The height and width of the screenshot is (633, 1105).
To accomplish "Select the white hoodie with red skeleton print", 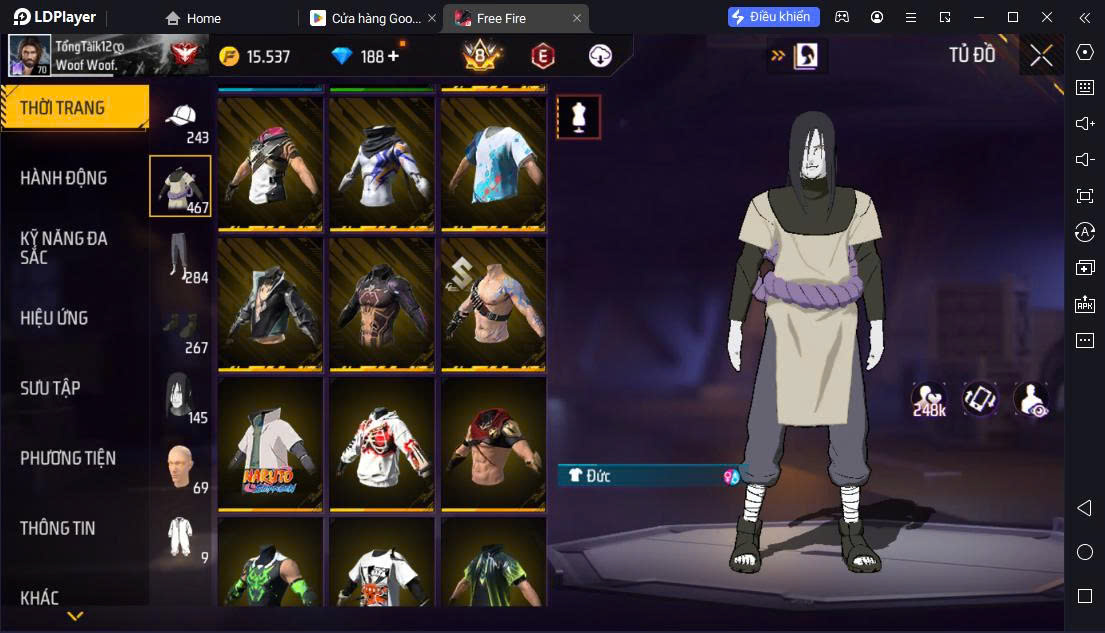I will [x=381, y=444].
